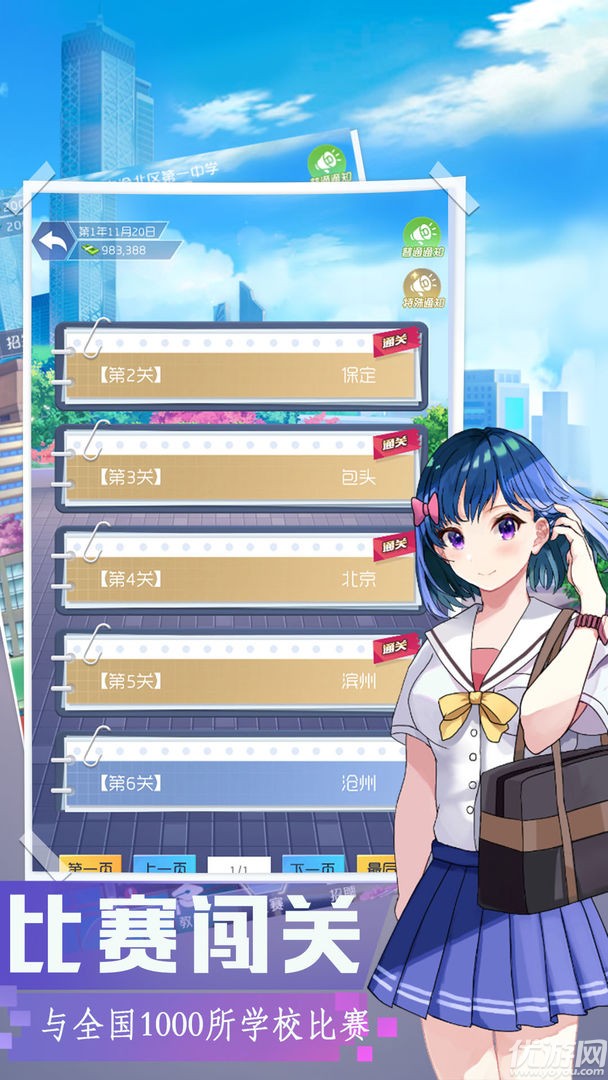This screenshot has height=1080, width=608.
Task: Go to the next page (下一页)
Action: (x=313, y=867)
